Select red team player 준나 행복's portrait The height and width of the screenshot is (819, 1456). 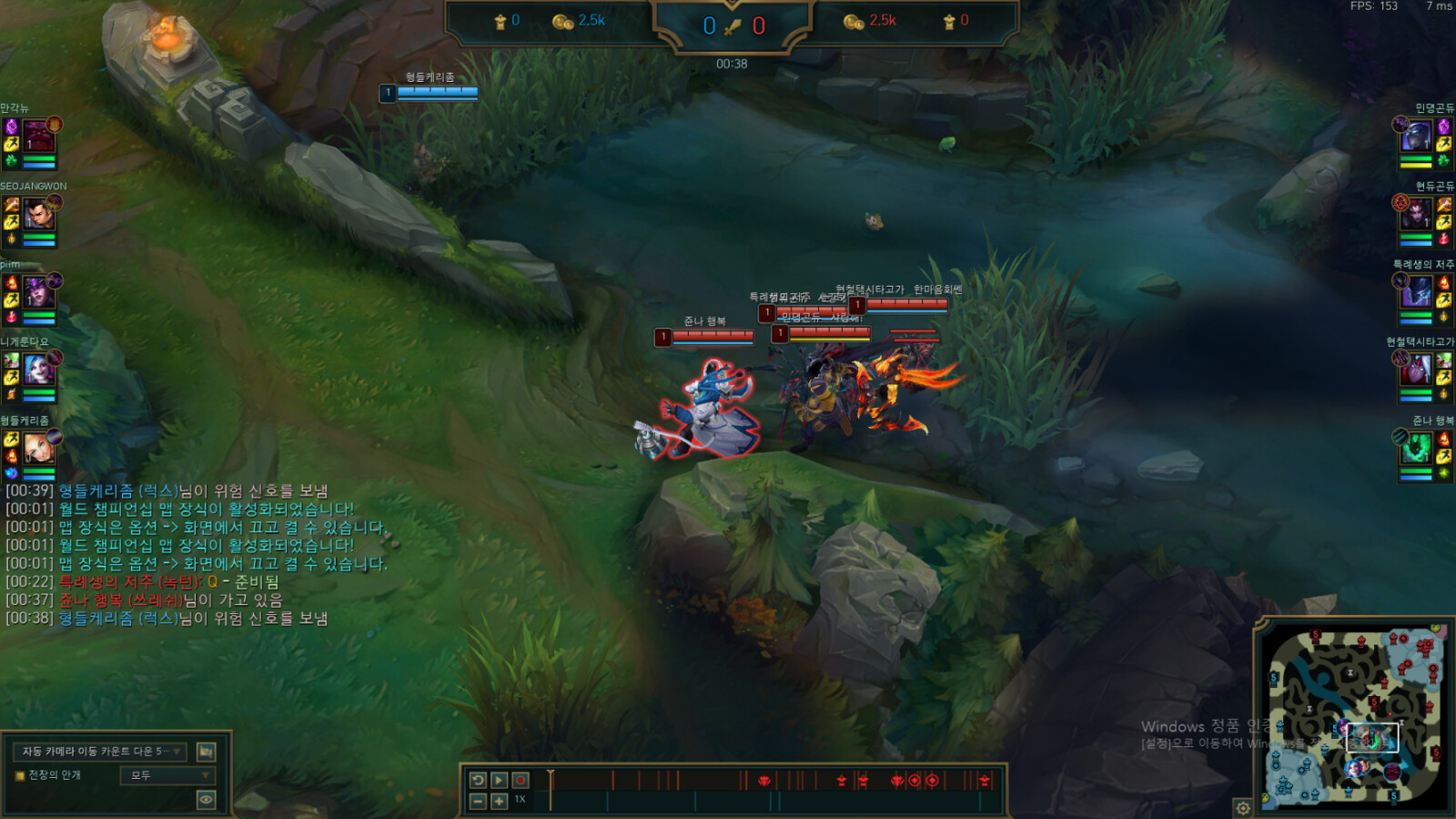pos(1416,448)
